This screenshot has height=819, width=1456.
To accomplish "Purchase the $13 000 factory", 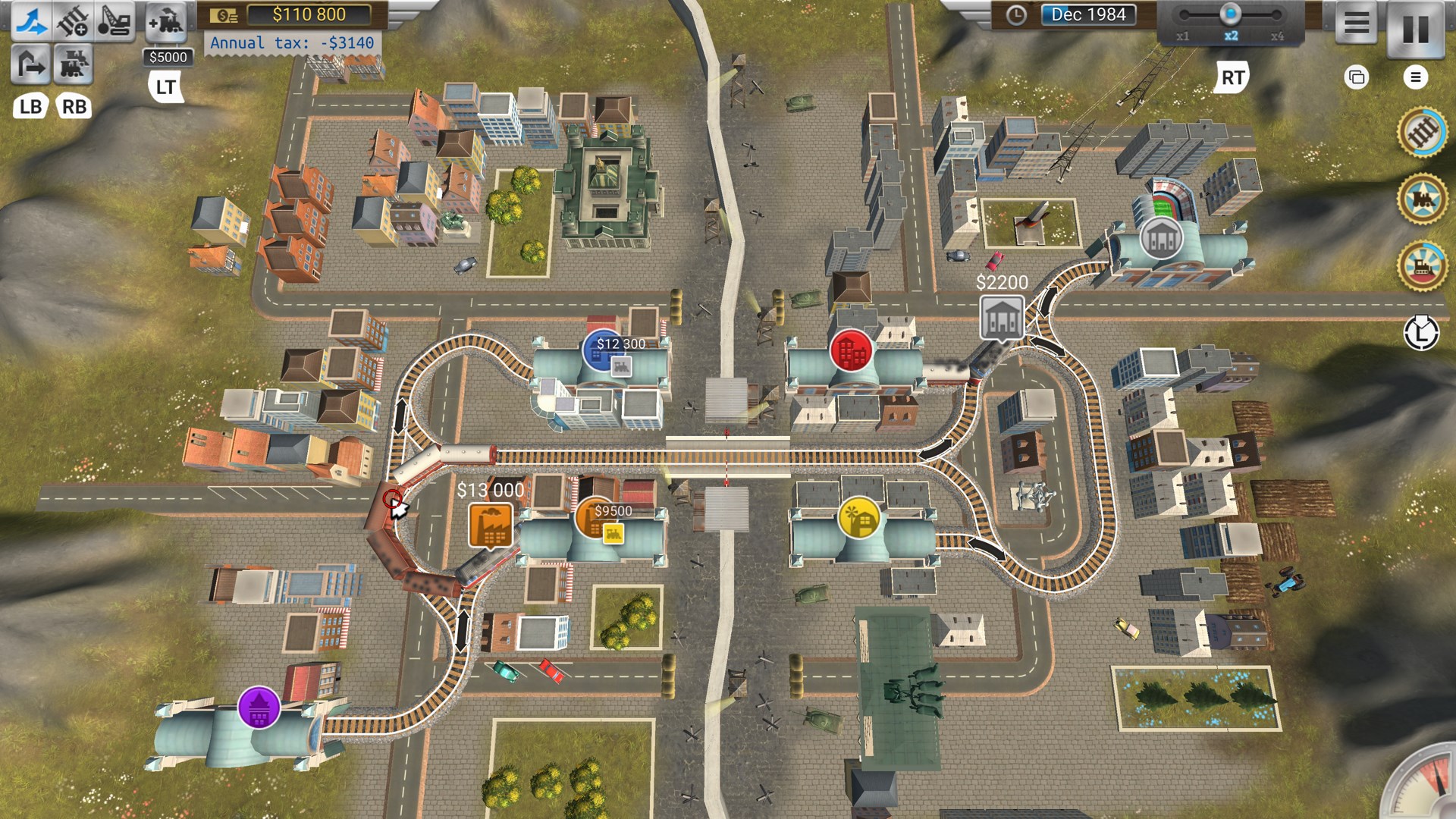I will click(x=490, y=523).
